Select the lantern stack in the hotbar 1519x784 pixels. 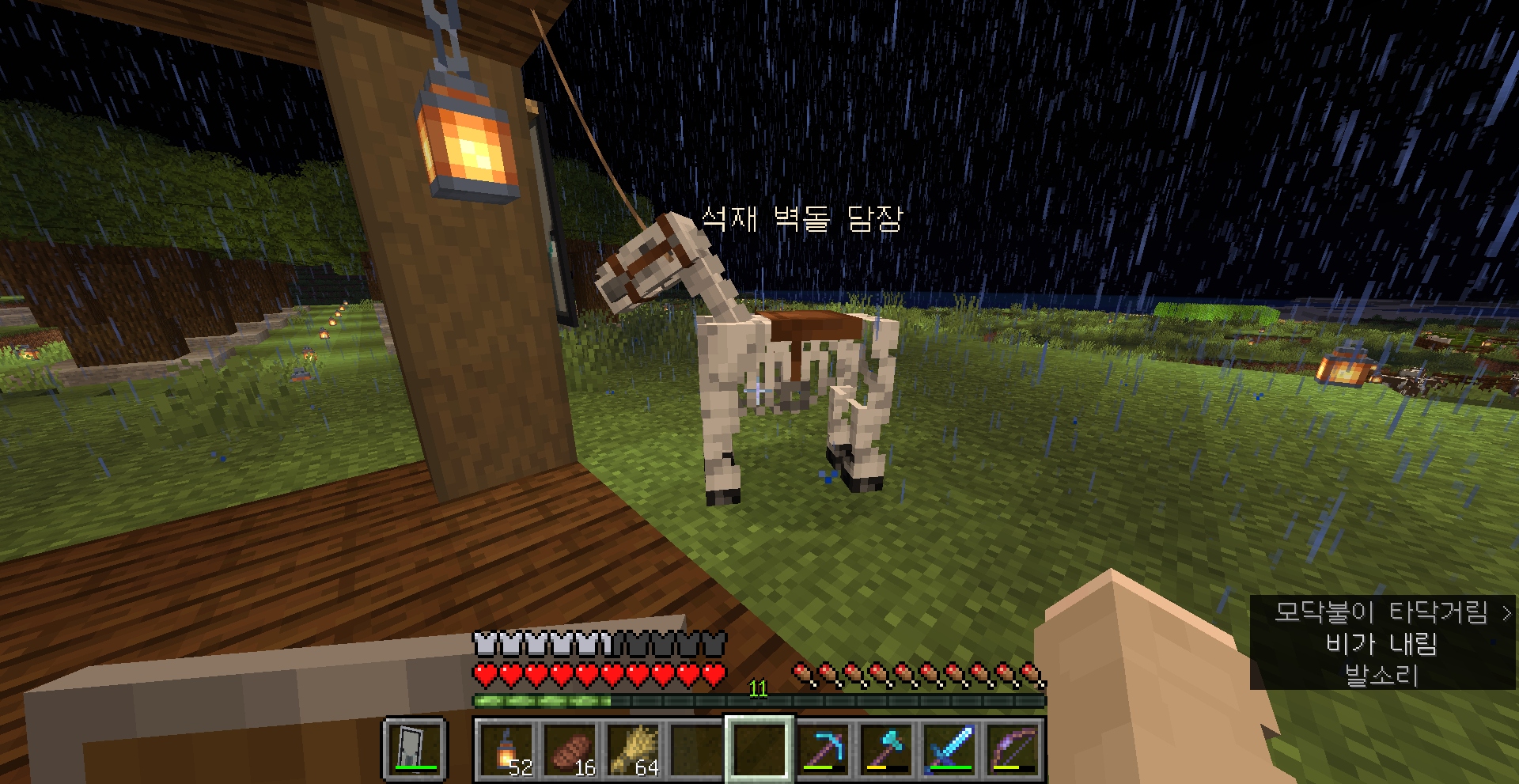click(x=506, y=749)
